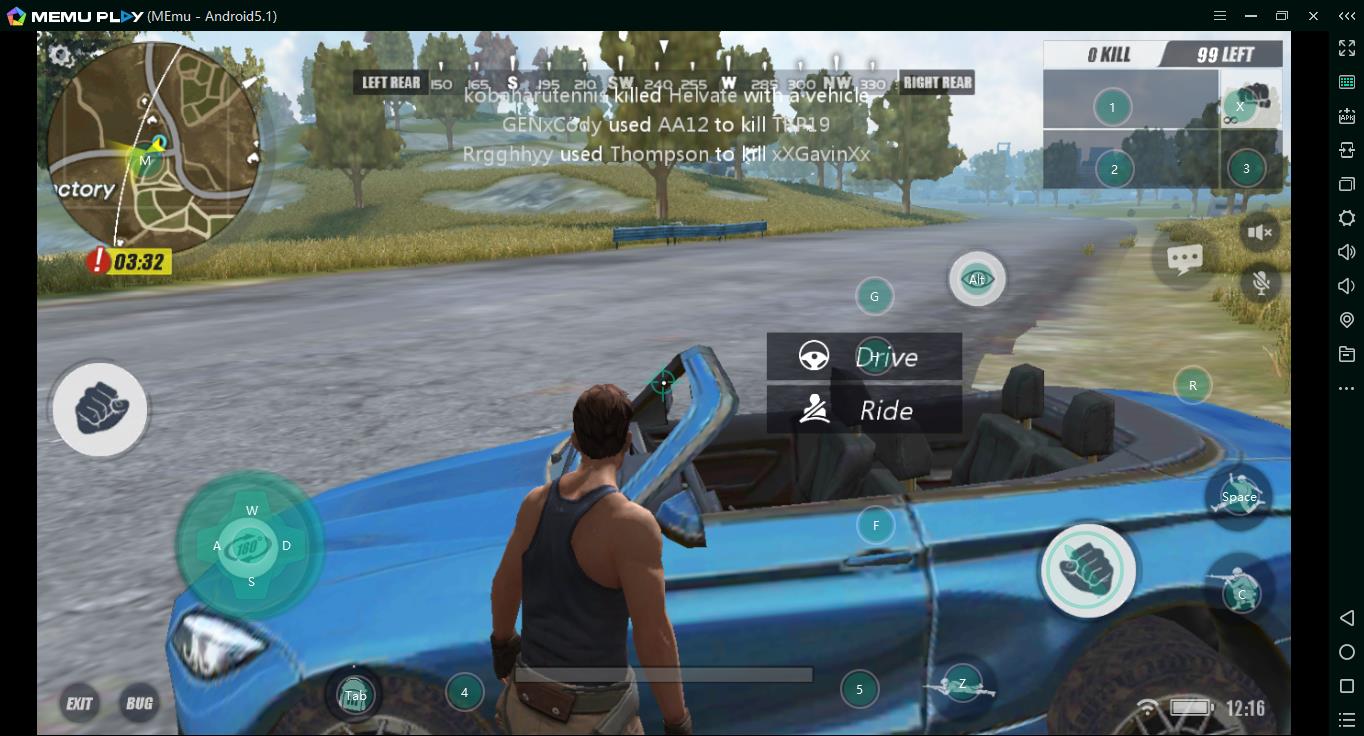Open settings via the gear icon
Image resolution: width=1364 pixels, height=736 pixels.
pos(61,55)
